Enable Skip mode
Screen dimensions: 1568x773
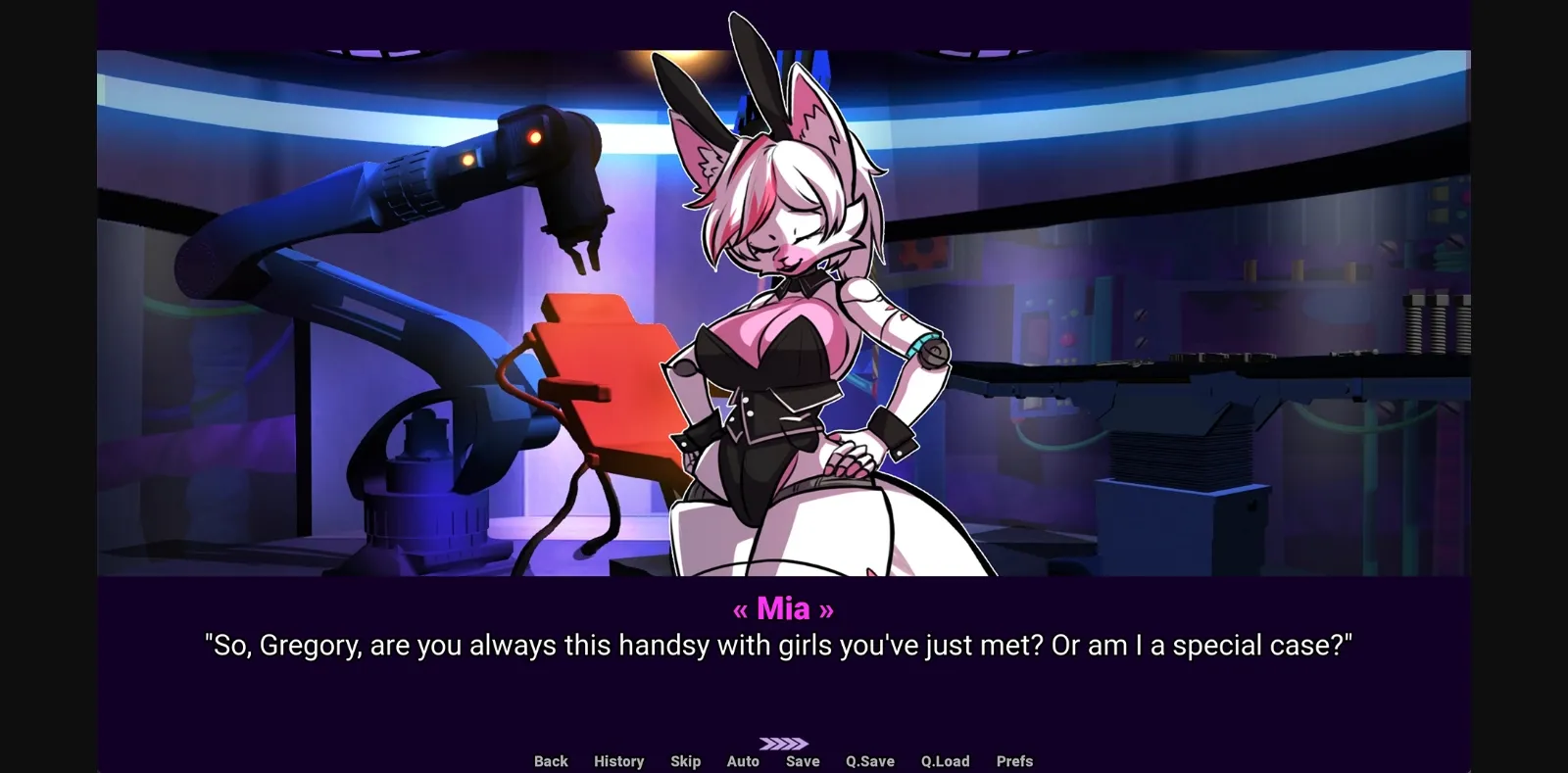click(x=685, y=760)
